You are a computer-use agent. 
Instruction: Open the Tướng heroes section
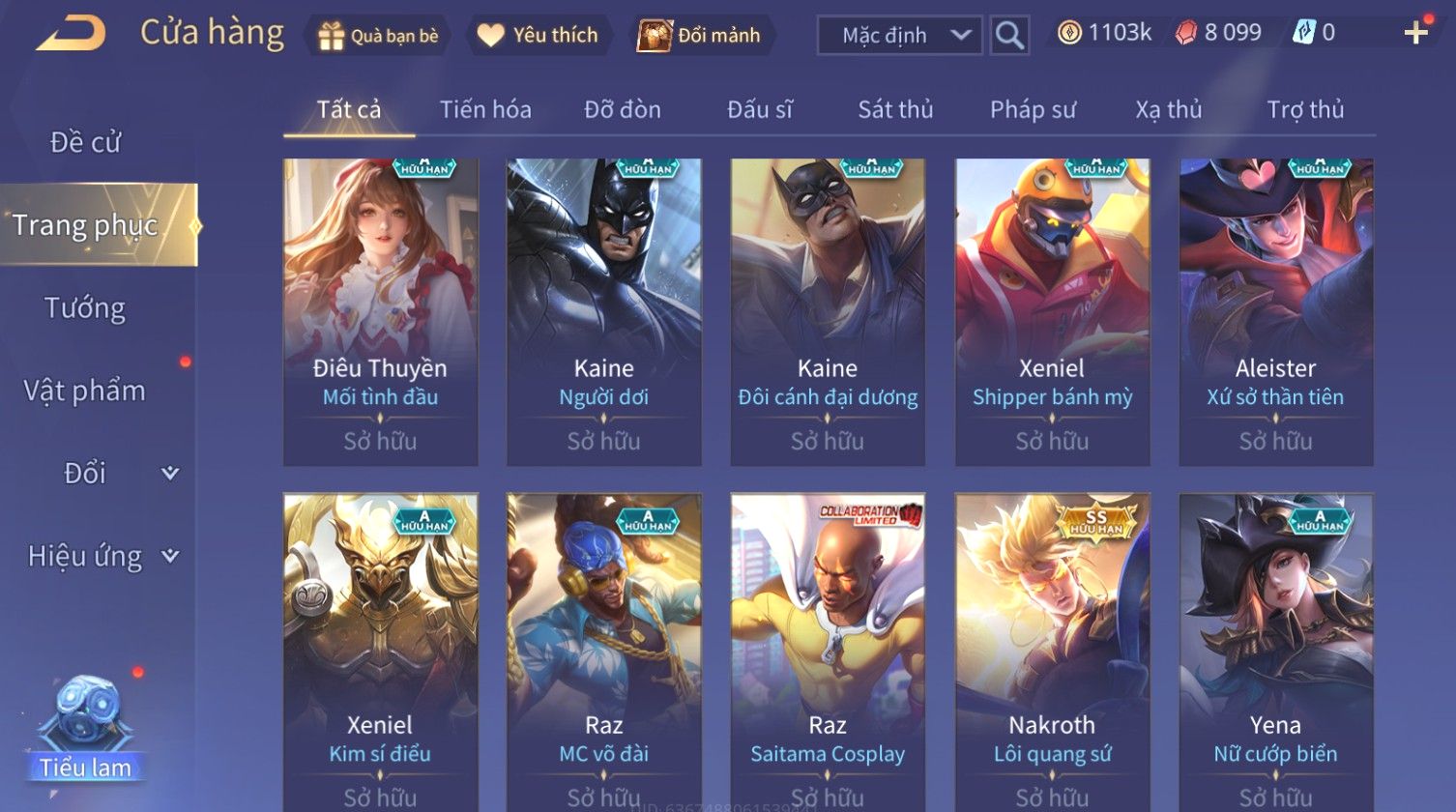[x=85, y=308]
